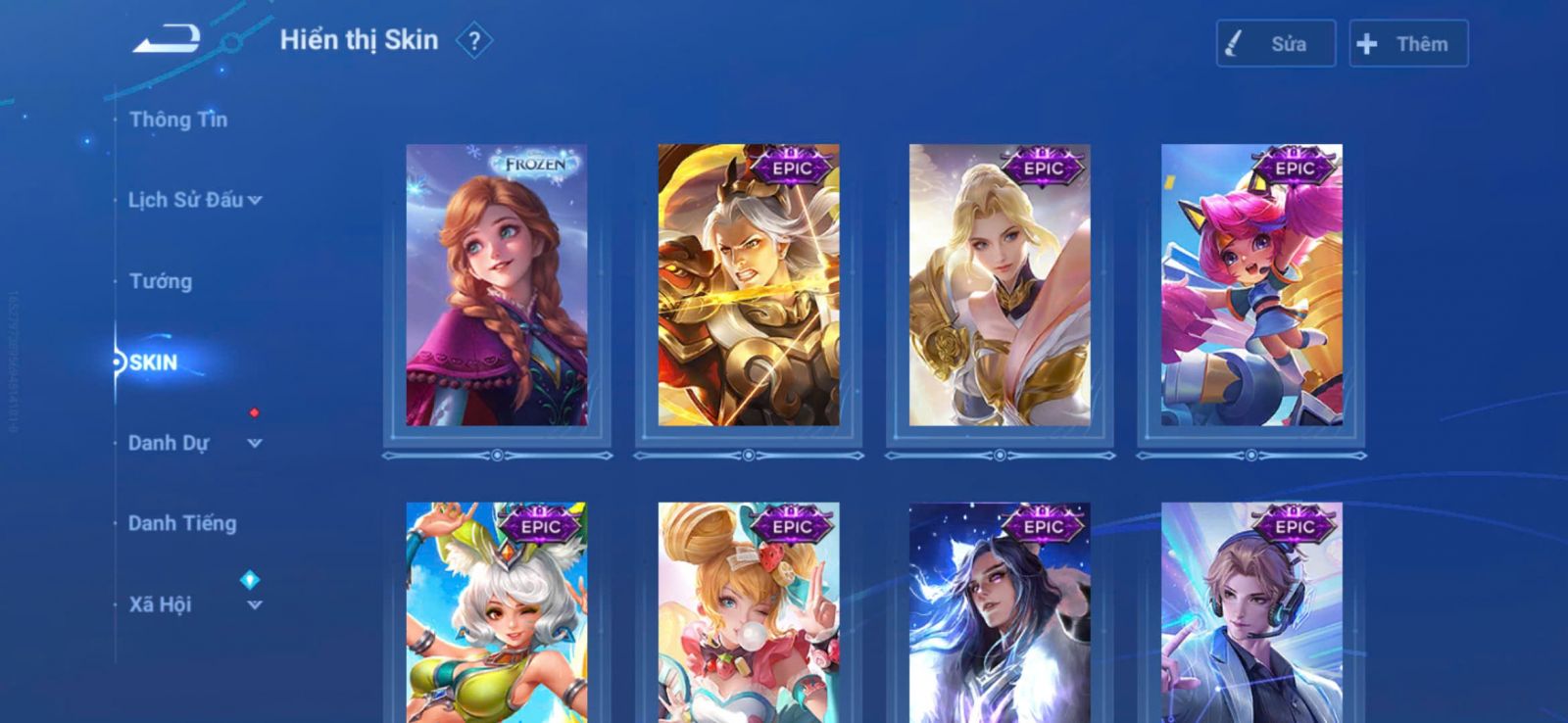Open the Danh Tiếng tab

click(182, 523)
